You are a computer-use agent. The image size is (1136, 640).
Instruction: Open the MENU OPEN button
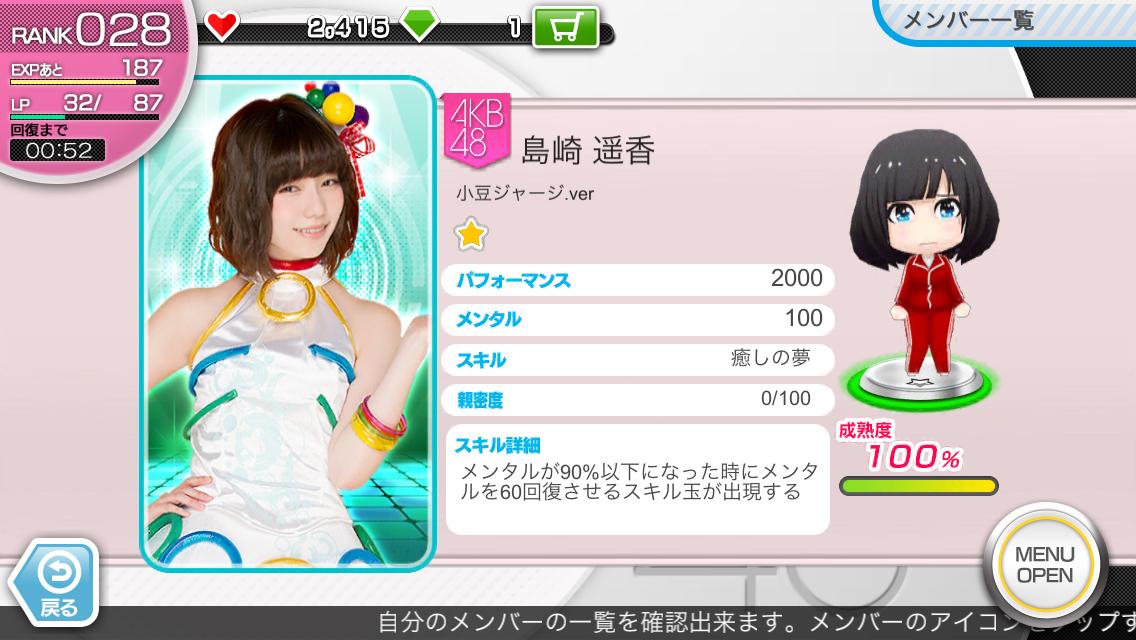1044,565
